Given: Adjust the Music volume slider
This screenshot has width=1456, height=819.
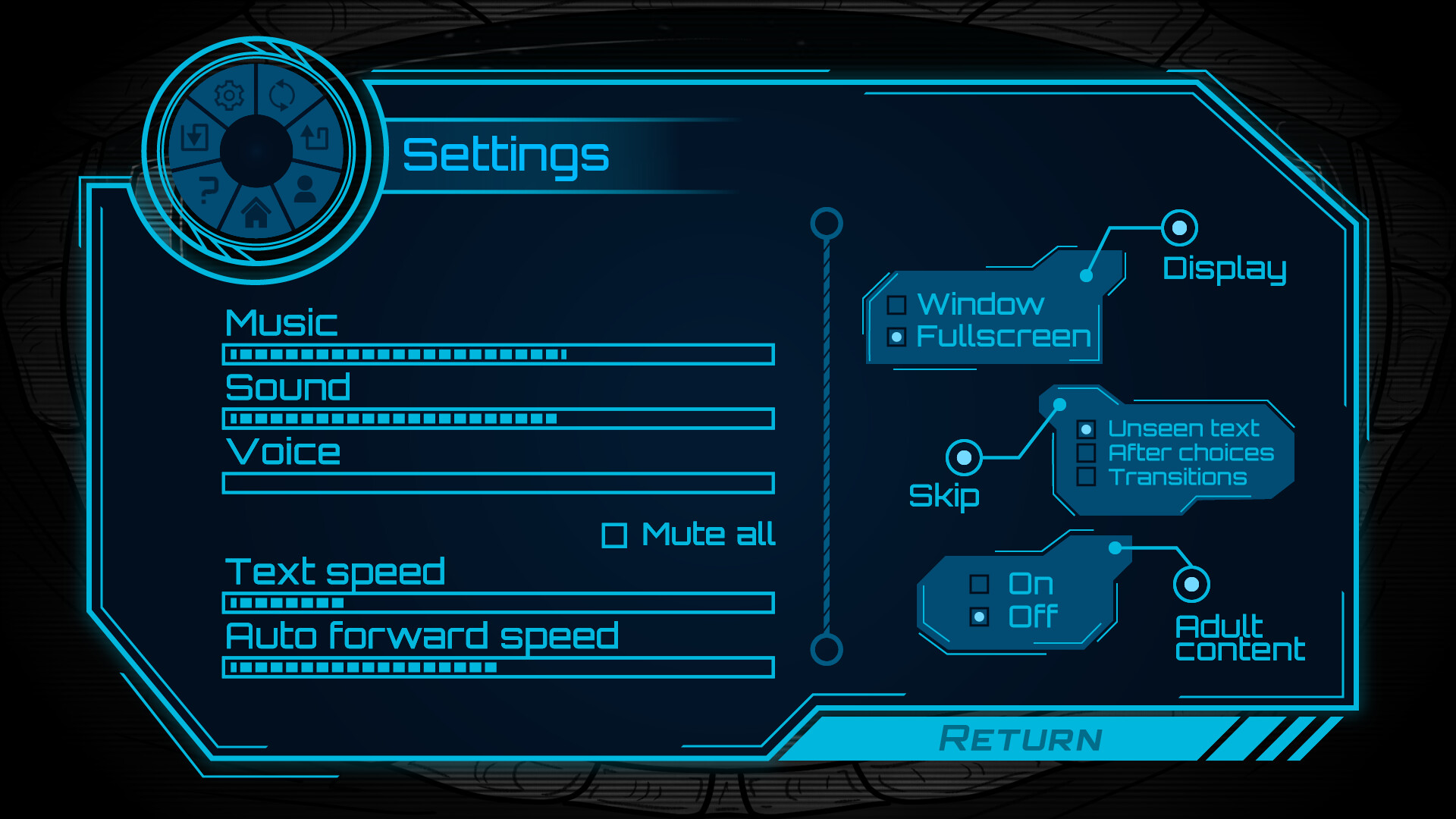Looking at the screenshot, I should click(497, 353).
